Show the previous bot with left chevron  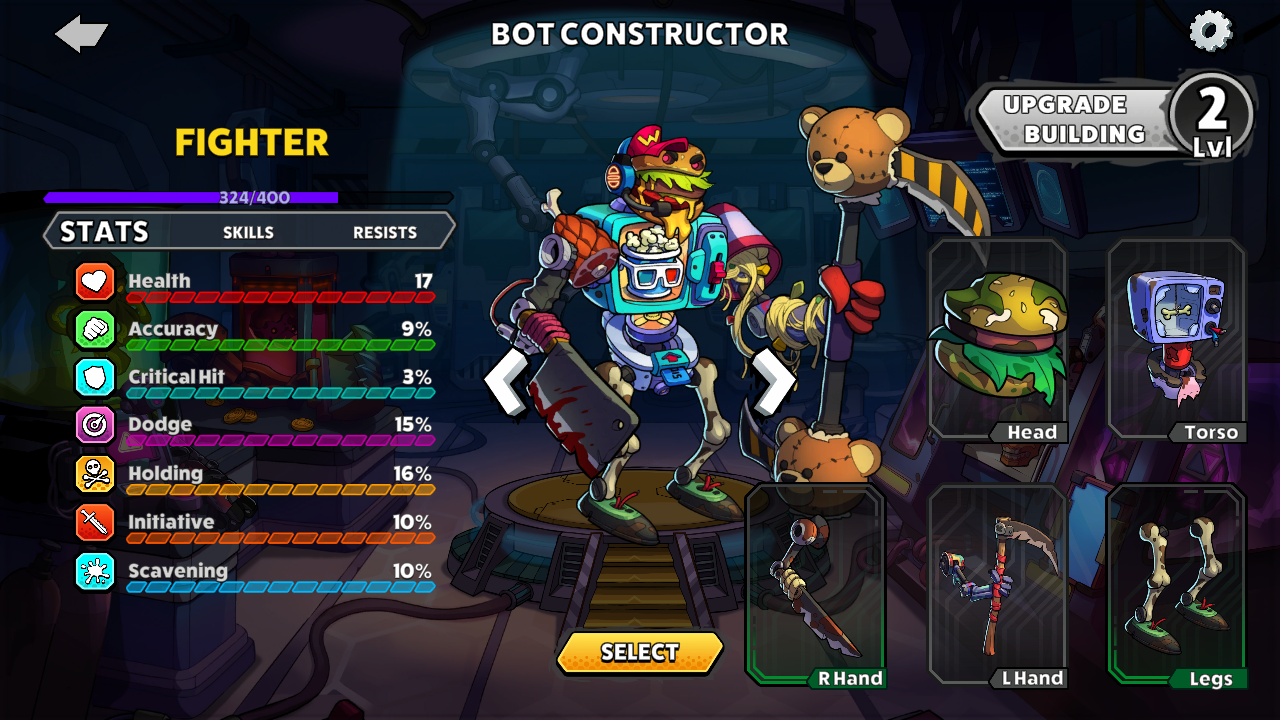[x=505, y=381]
